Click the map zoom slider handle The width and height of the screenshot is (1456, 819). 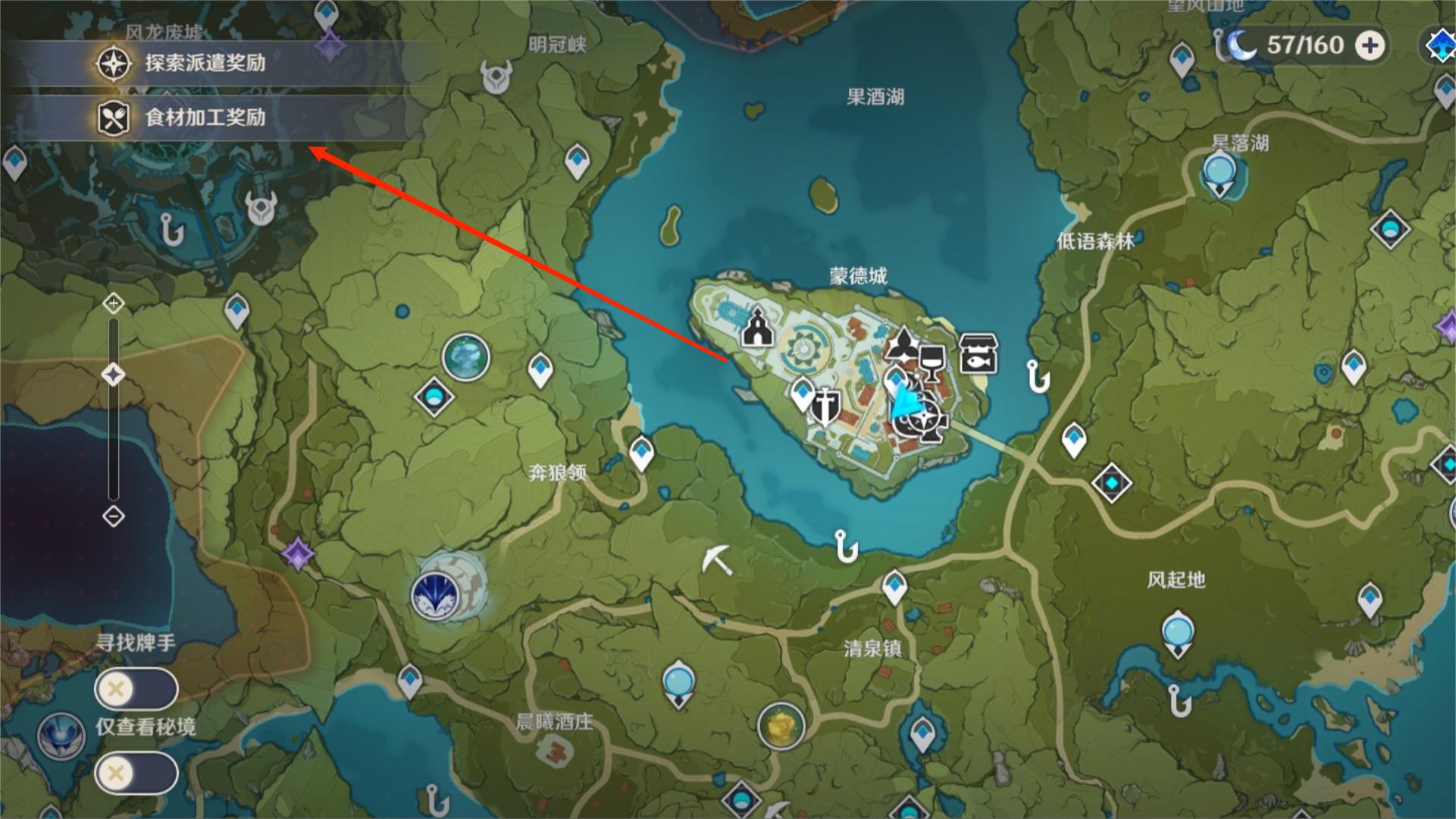114,375
